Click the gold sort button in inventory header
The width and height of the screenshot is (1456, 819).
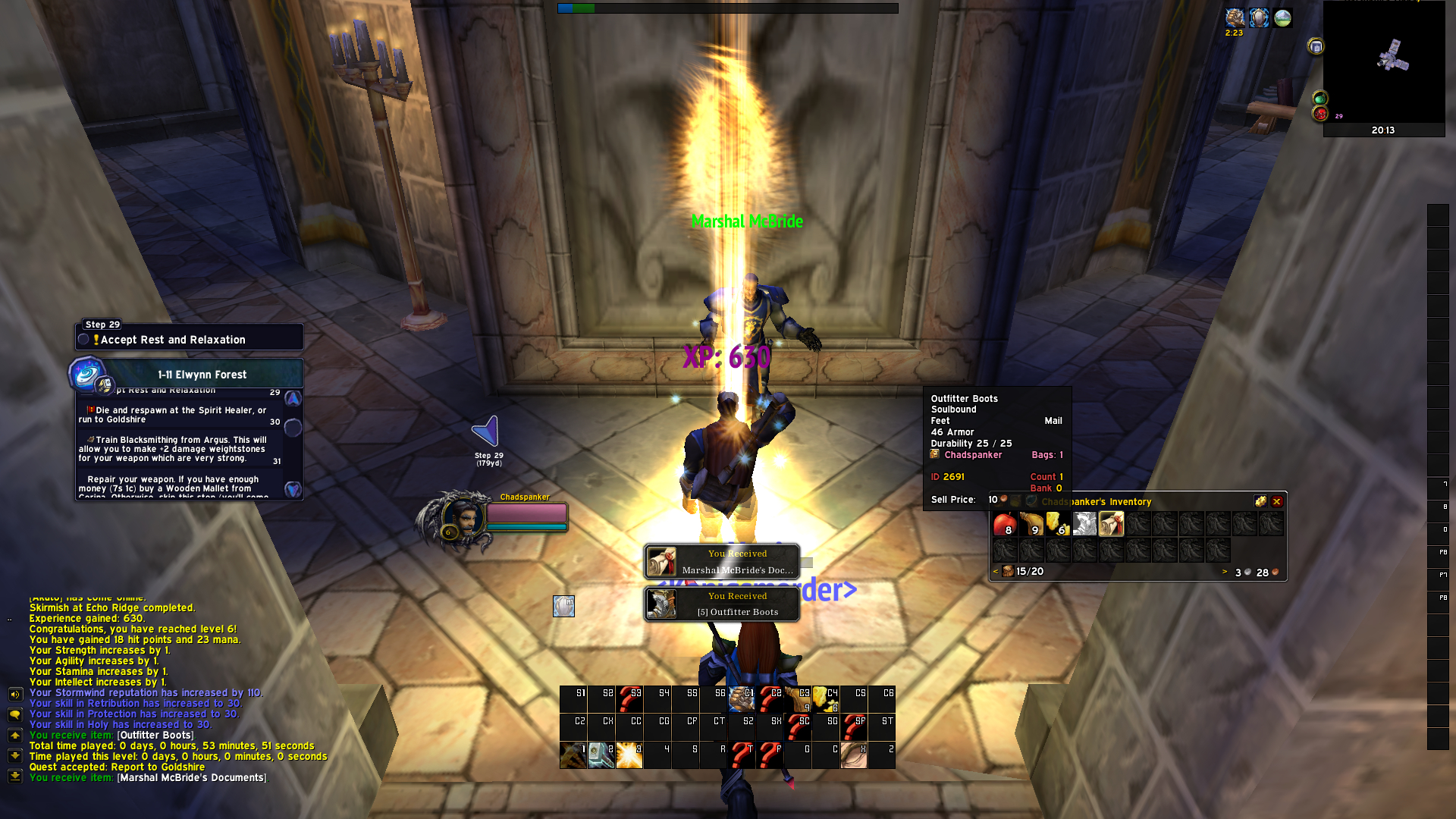tap(1260, 501)
